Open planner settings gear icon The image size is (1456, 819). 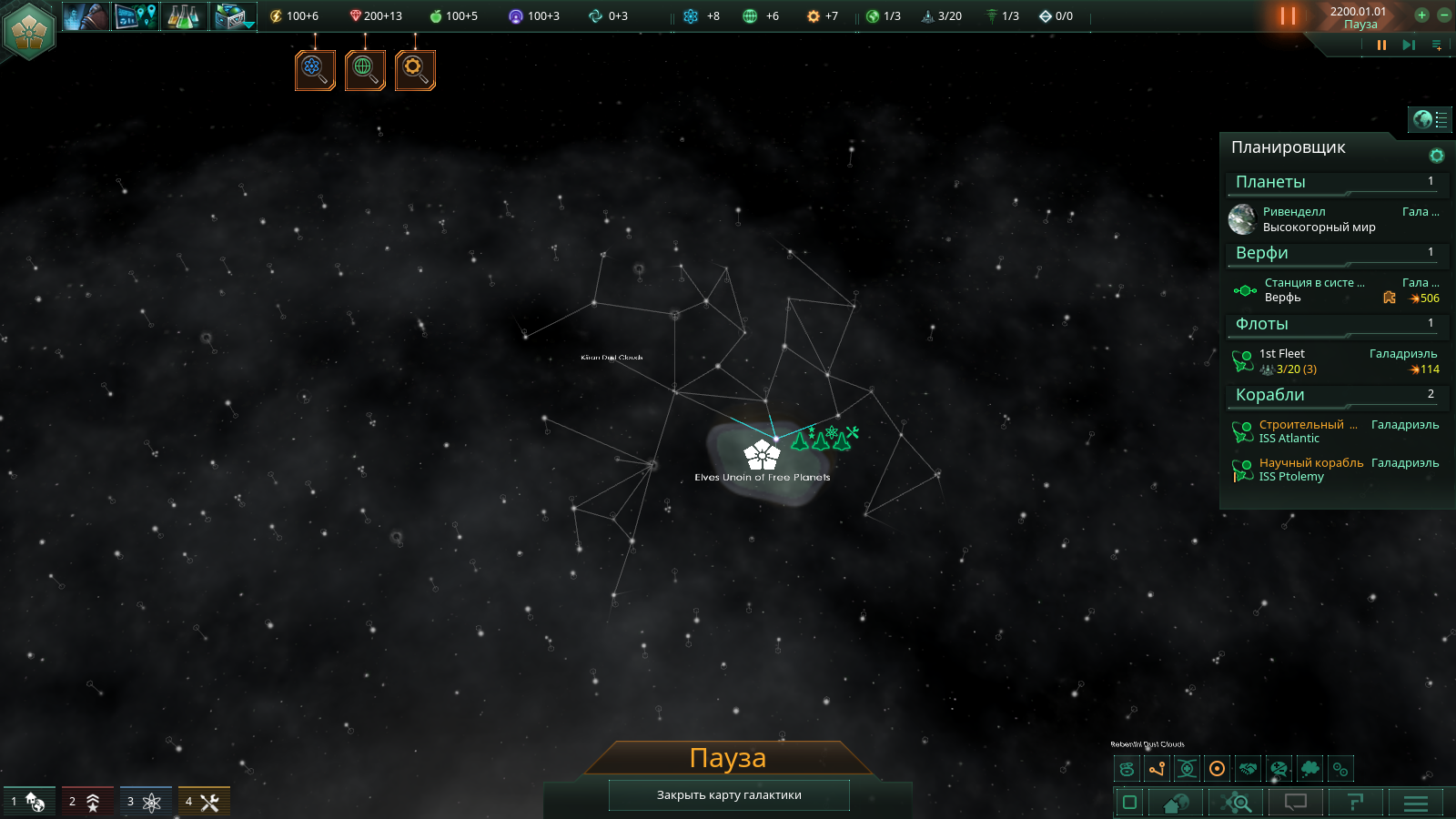1437,156
